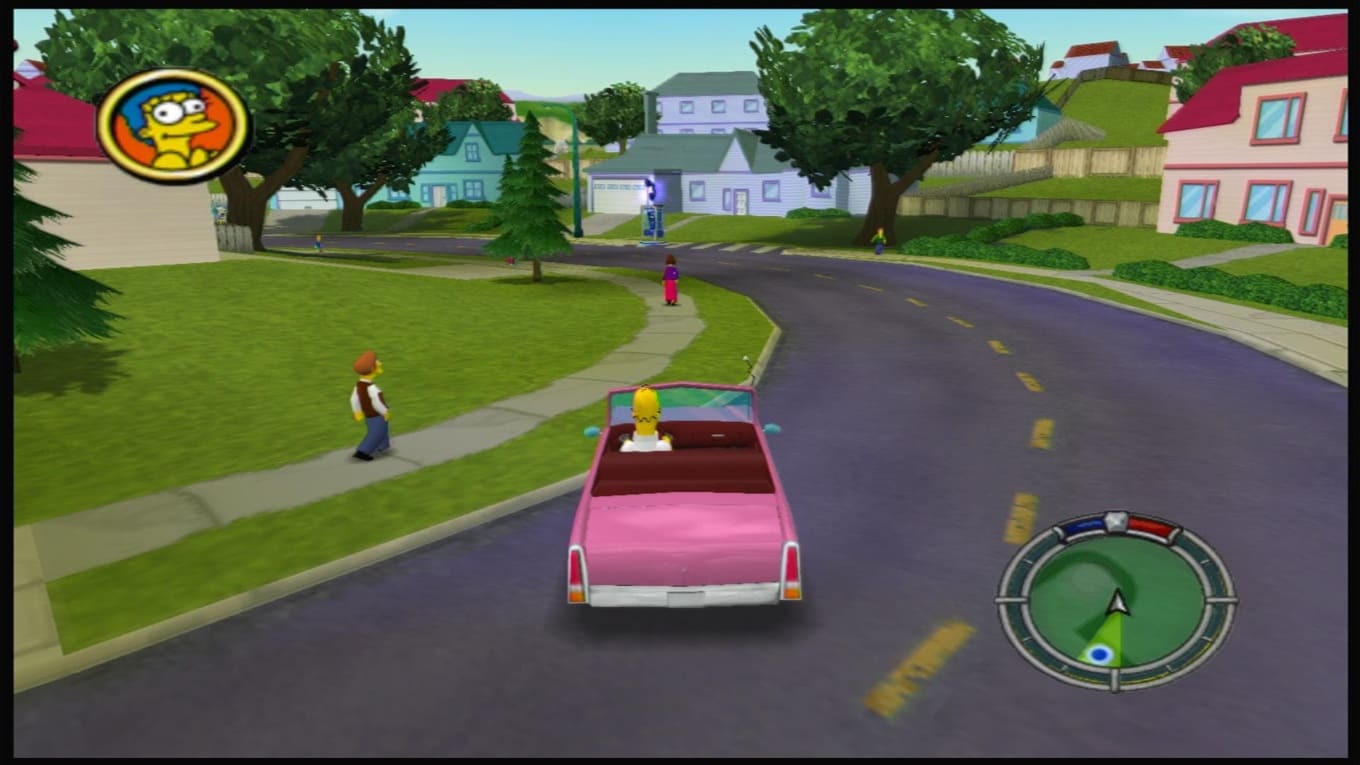Click the Marge character portrait icon
Screen dimensions: 1360x765
[x=173, y=126]
